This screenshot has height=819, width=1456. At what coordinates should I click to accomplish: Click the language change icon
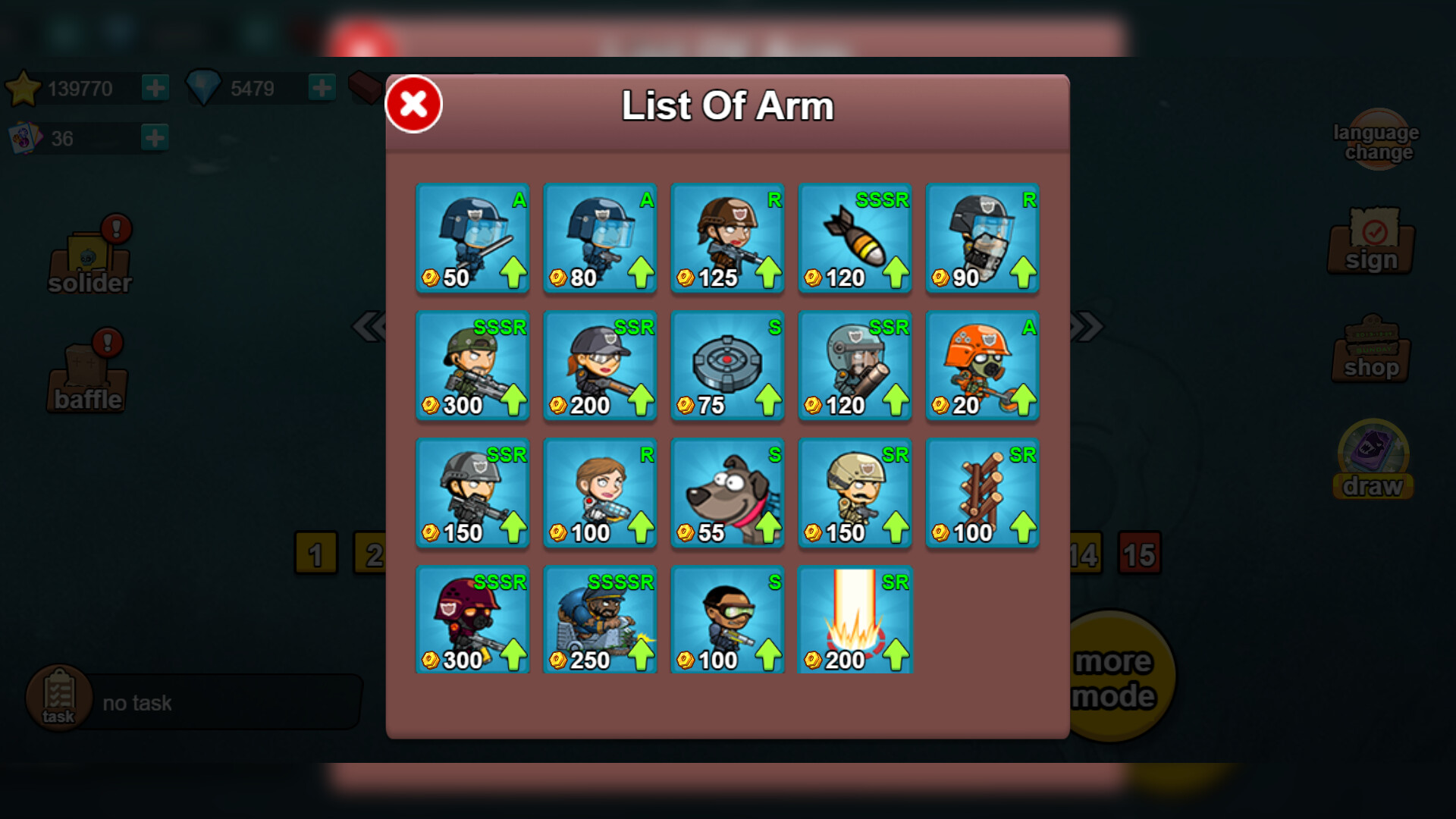pyautogui.click(x=1376, y=140)
